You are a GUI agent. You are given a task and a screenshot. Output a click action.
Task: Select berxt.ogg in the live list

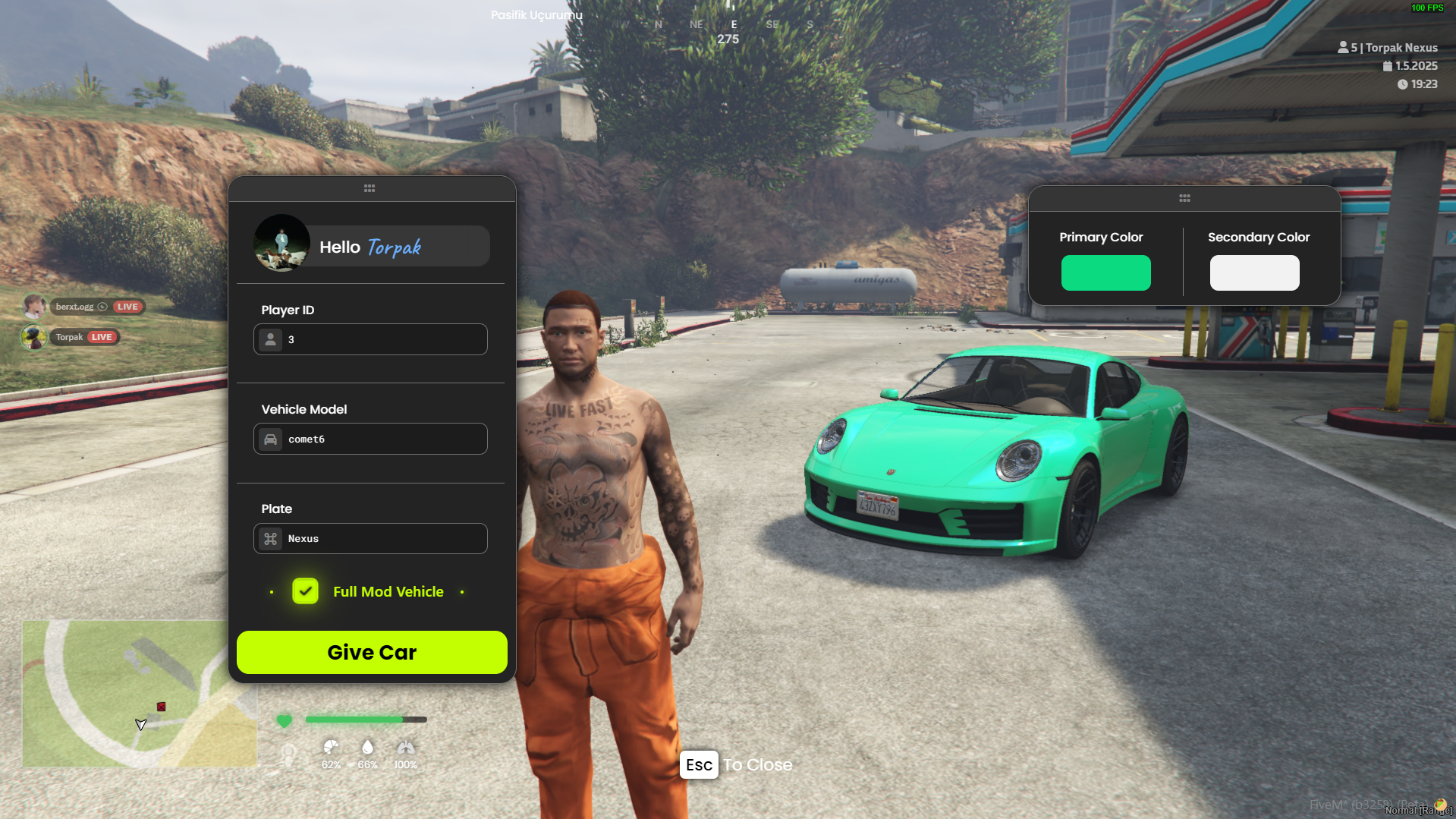pyautogui.click(x=74, y=307)
